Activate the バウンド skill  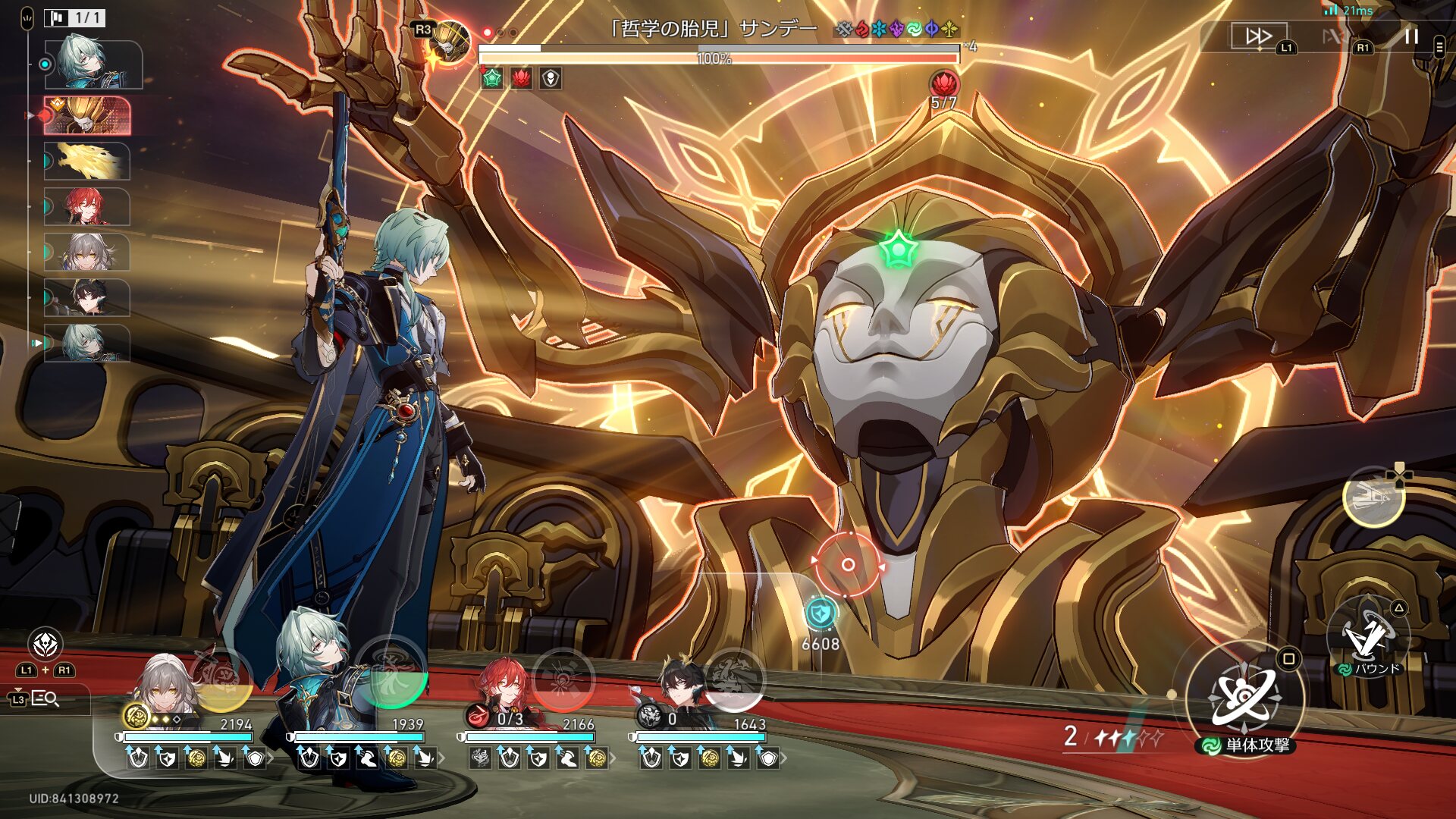pos(1370,638)
